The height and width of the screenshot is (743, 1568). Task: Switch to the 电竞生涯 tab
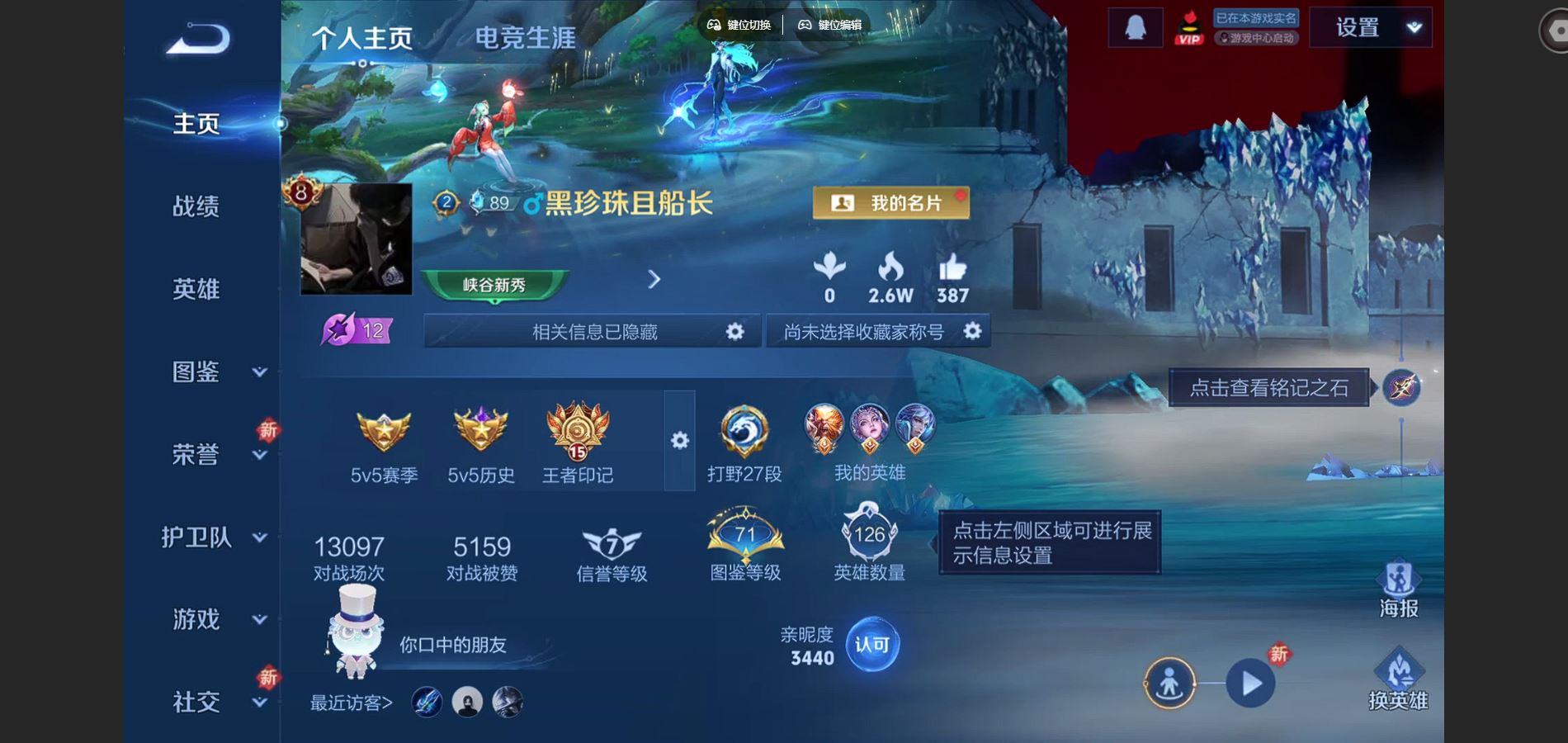[526, 39]
